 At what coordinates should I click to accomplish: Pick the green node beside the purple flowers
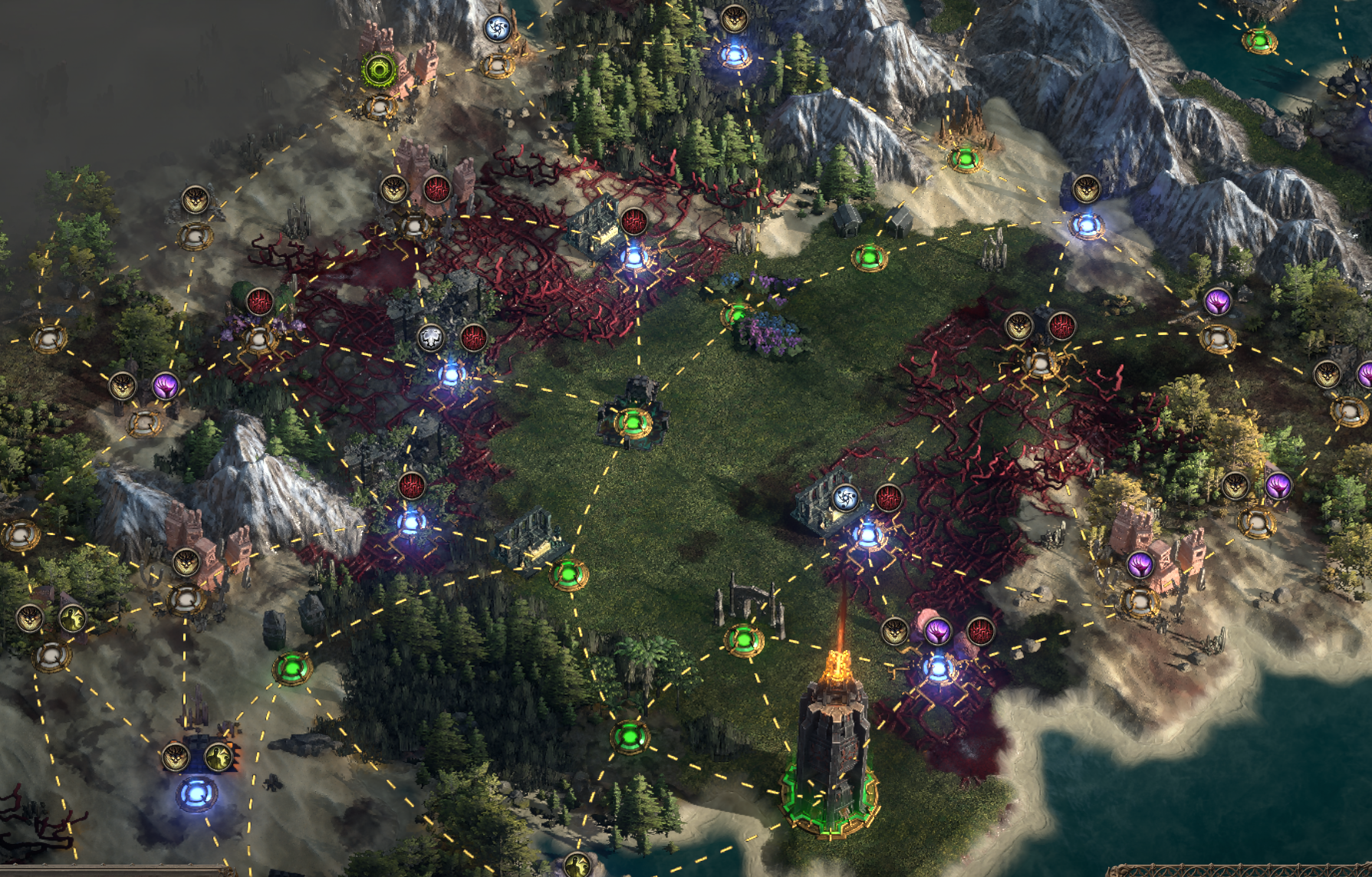click(x=737, y=314)
